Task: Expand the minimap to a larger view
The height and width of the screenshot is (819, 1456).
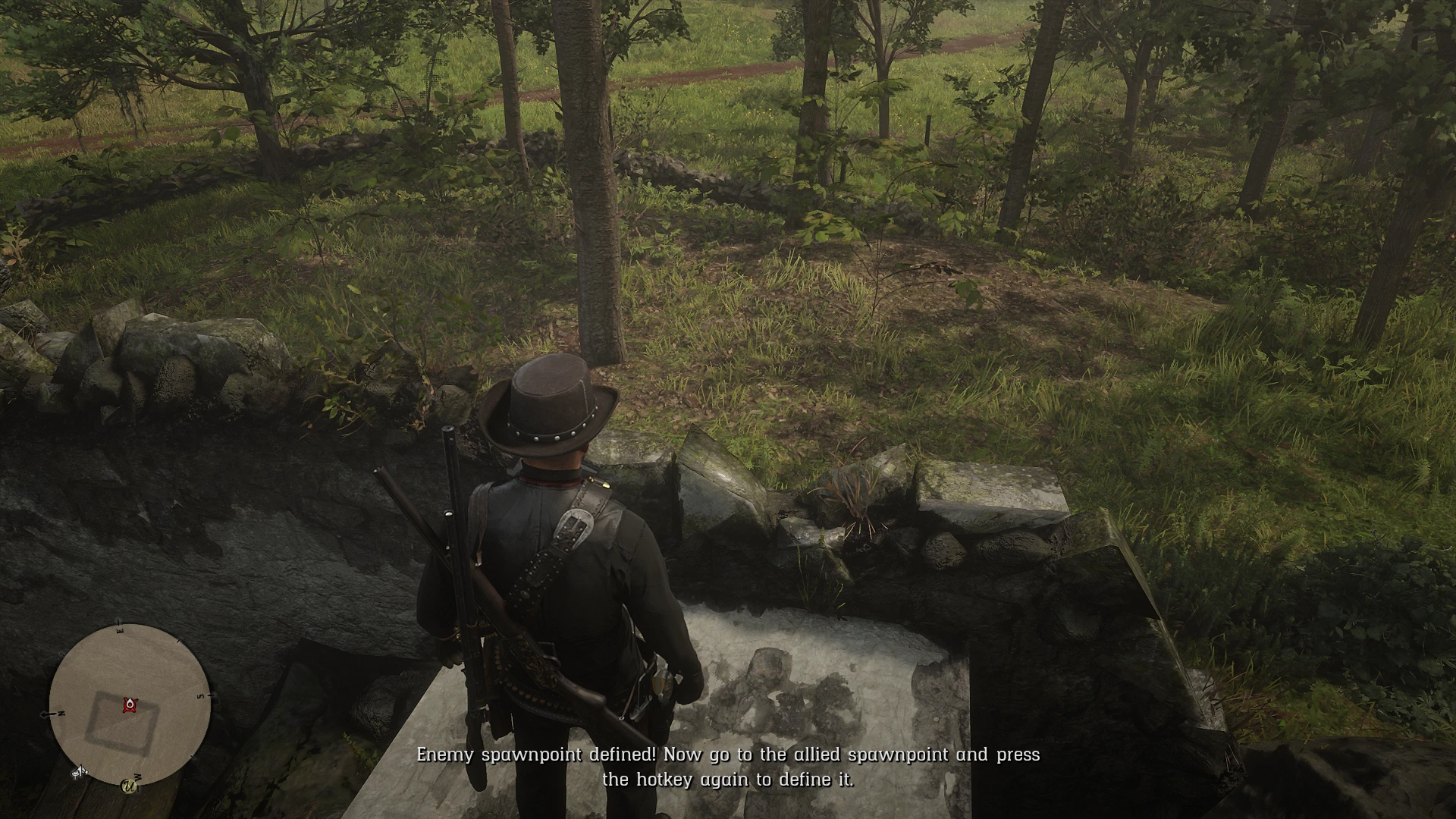Action: coord(130,704)
